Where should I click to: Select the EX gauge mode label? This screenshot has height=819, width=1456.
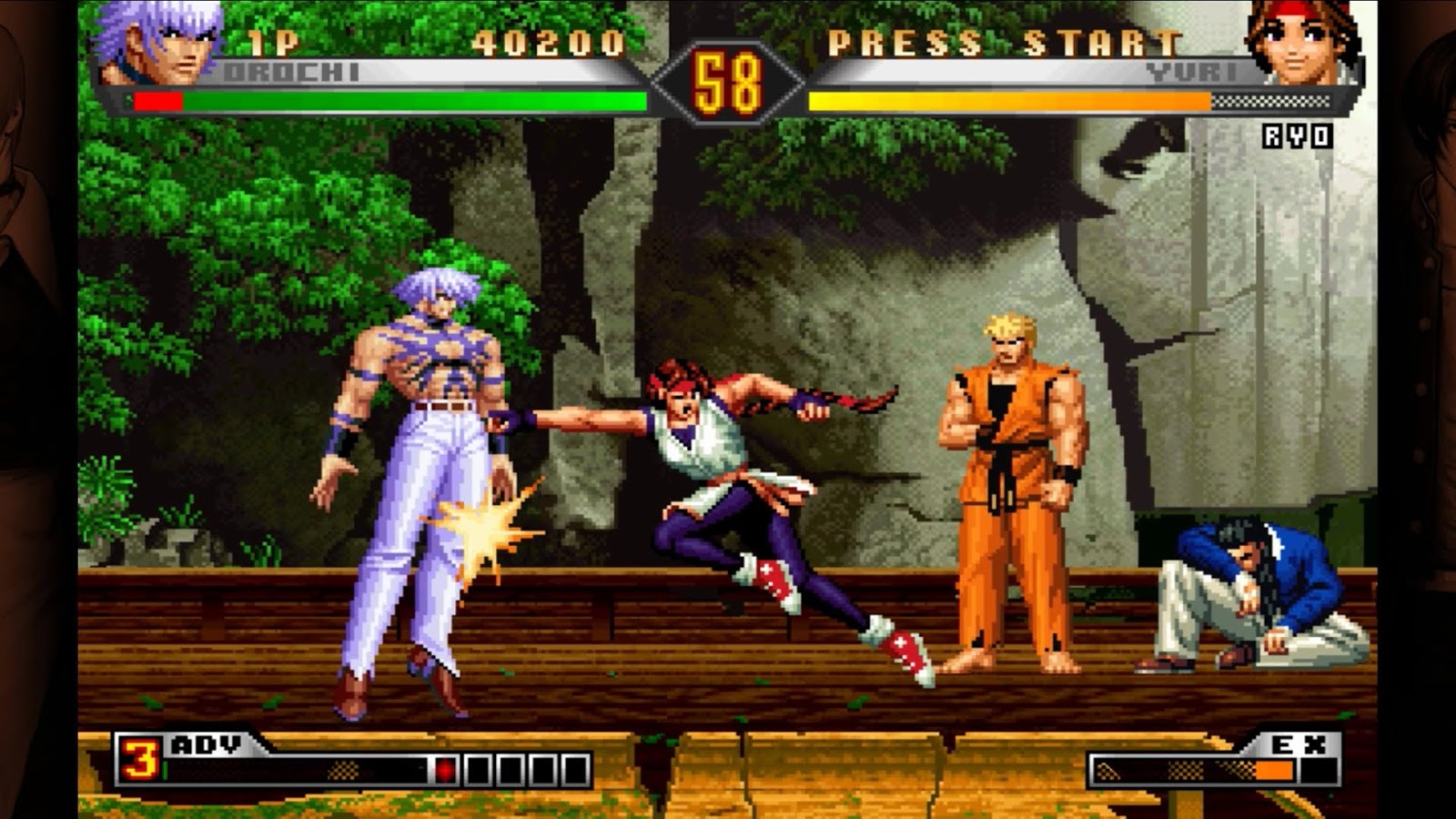(1301, 744)
